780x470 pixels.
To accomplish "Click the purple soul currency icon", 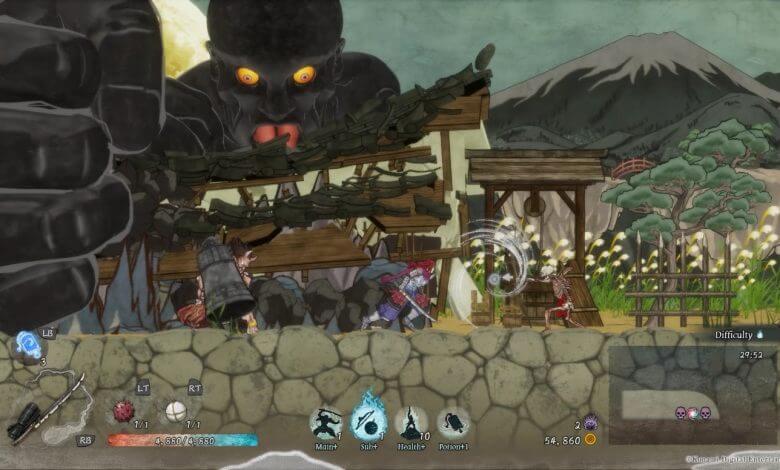I will pos(590,423).
